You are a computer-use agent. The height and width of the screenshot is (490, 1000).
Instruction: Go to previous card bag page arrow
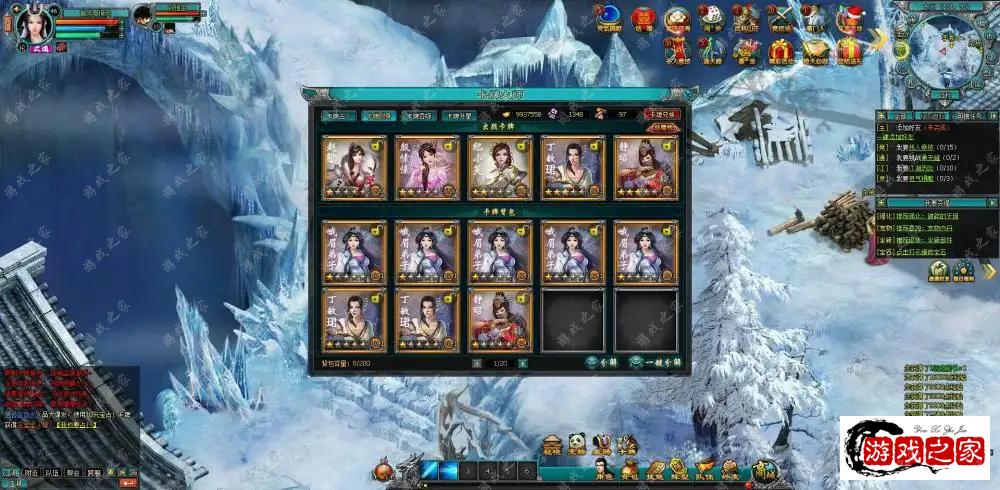pyautogui.click(x=476, y=363)
